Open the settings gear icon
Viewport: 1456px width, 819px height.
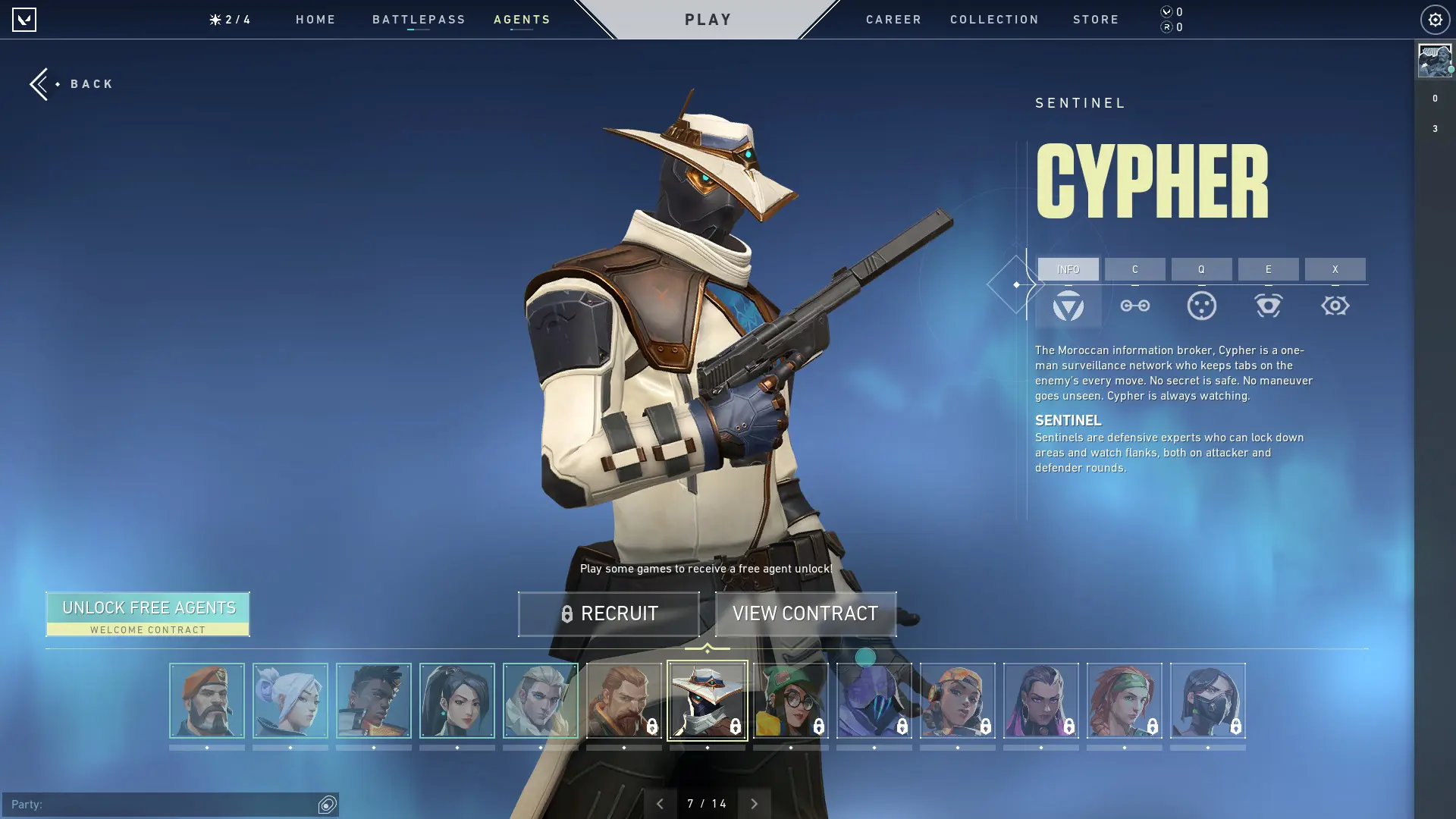(1433, 20)
